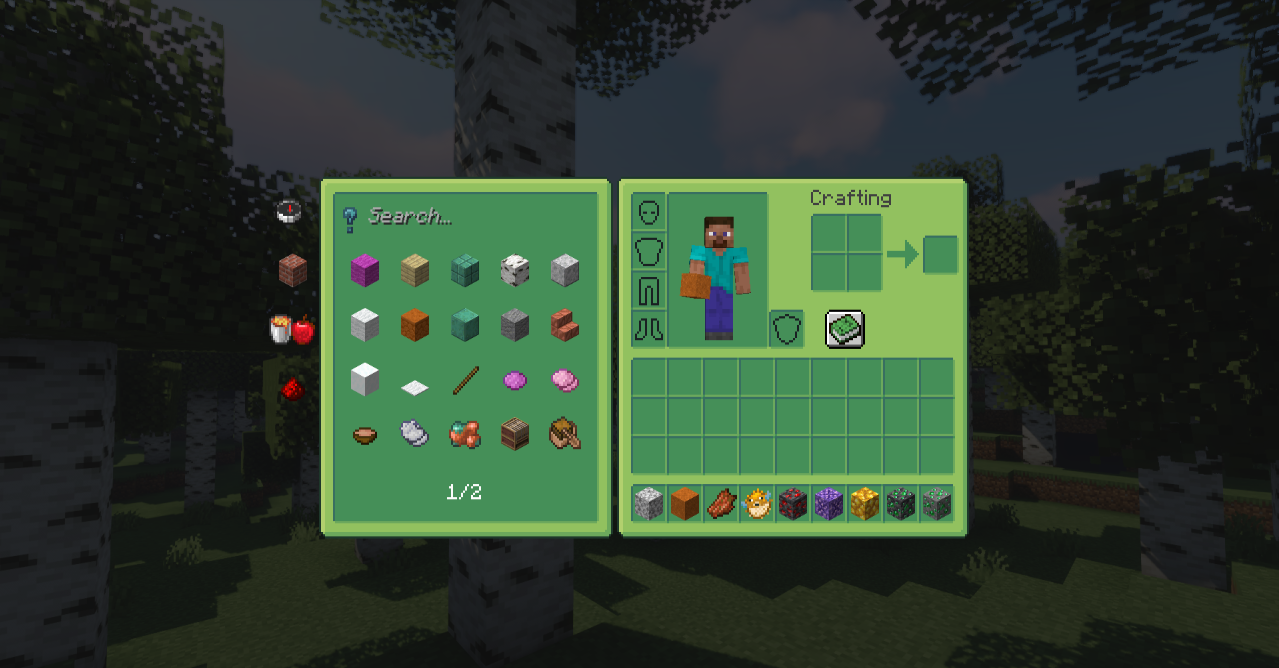
Task: Select the birch log block recipe
Action: point(515,269)
